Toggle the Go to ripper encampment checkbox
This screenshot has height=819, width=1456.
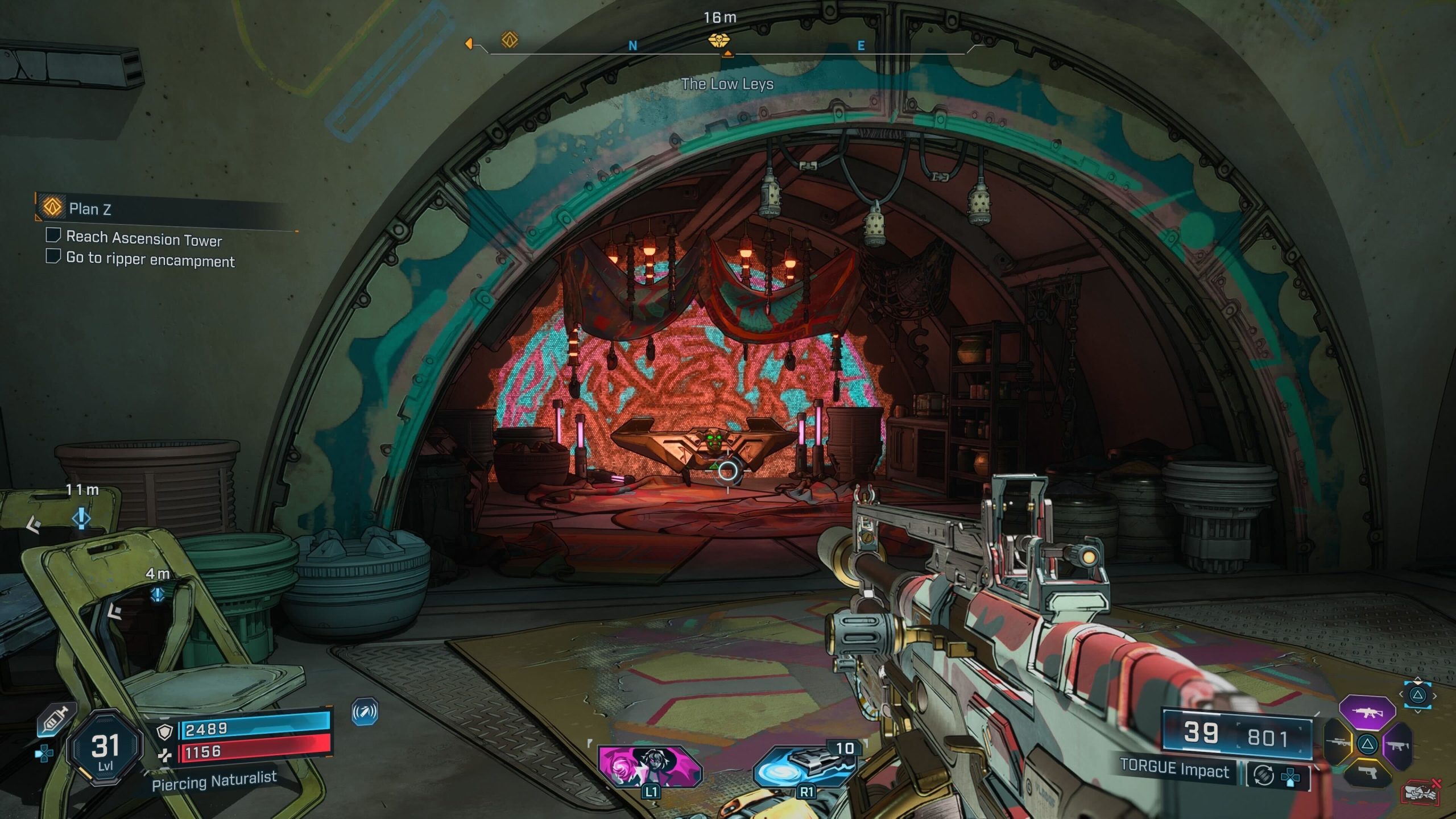coord(53,256)
